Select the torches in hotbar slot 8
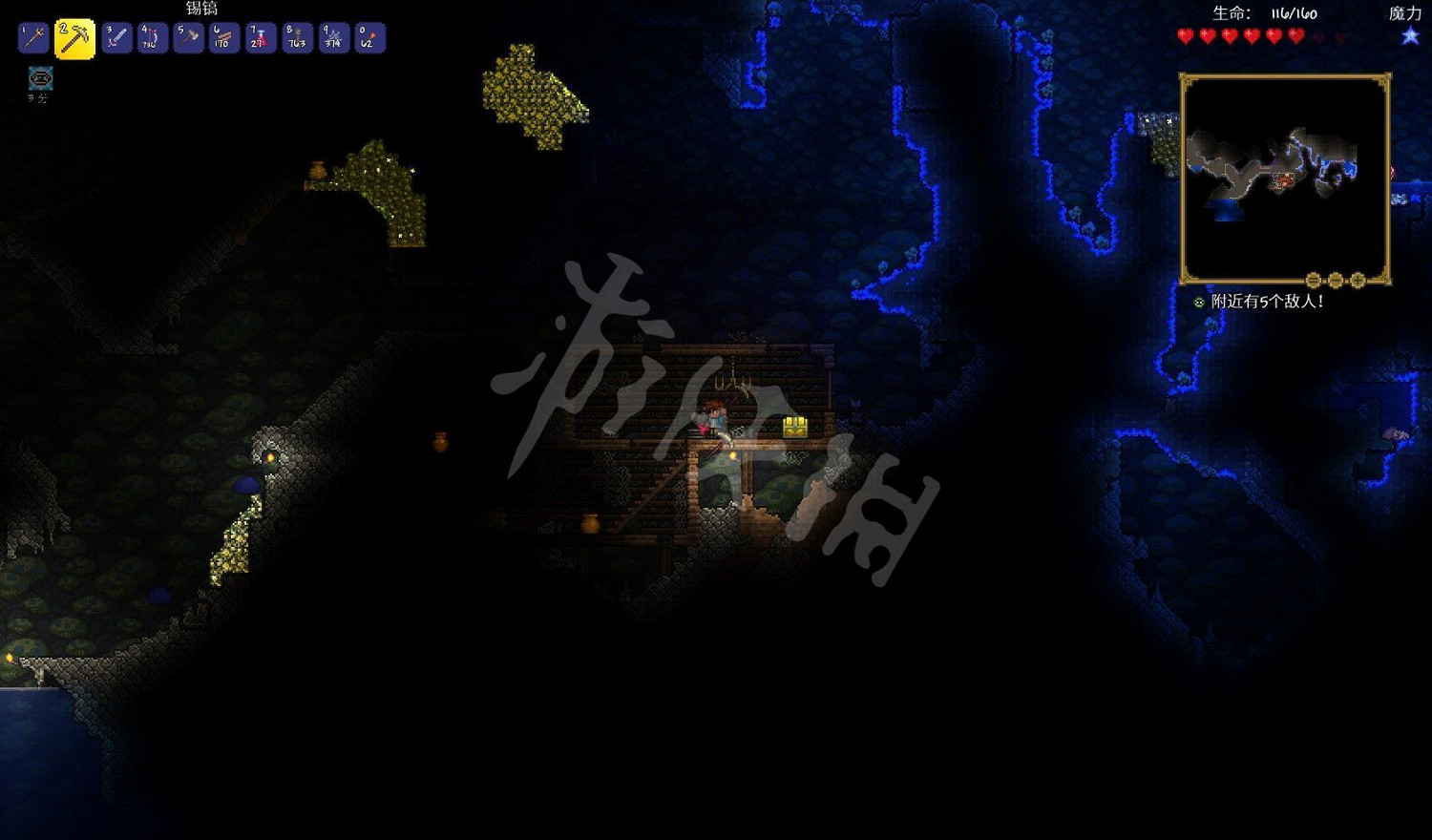The image size is (1432, 840). (296, 38)
